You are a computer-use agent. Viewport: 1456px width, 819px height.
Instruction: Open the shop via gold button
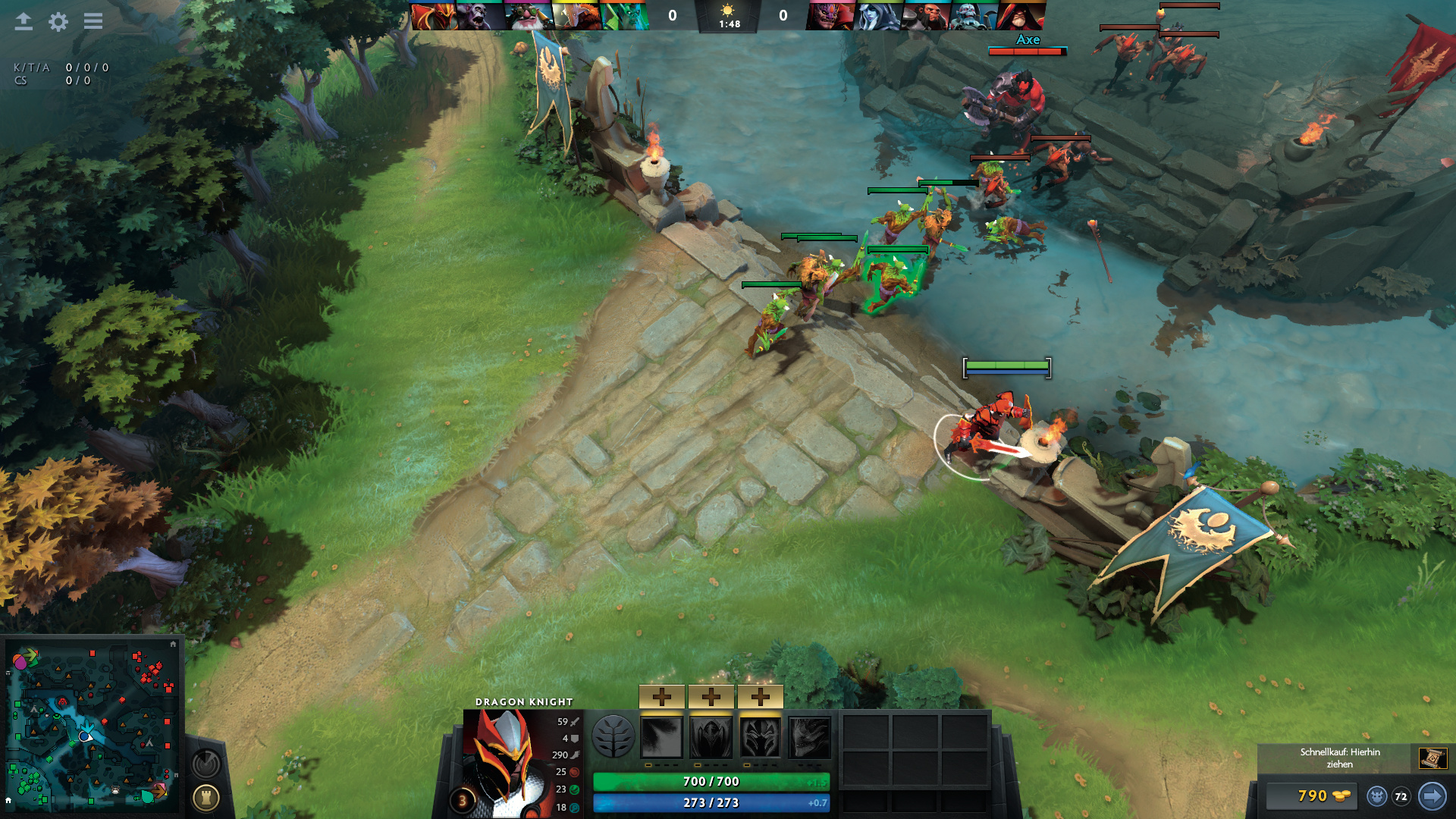pyautogui.click(x=1313, y=795)
